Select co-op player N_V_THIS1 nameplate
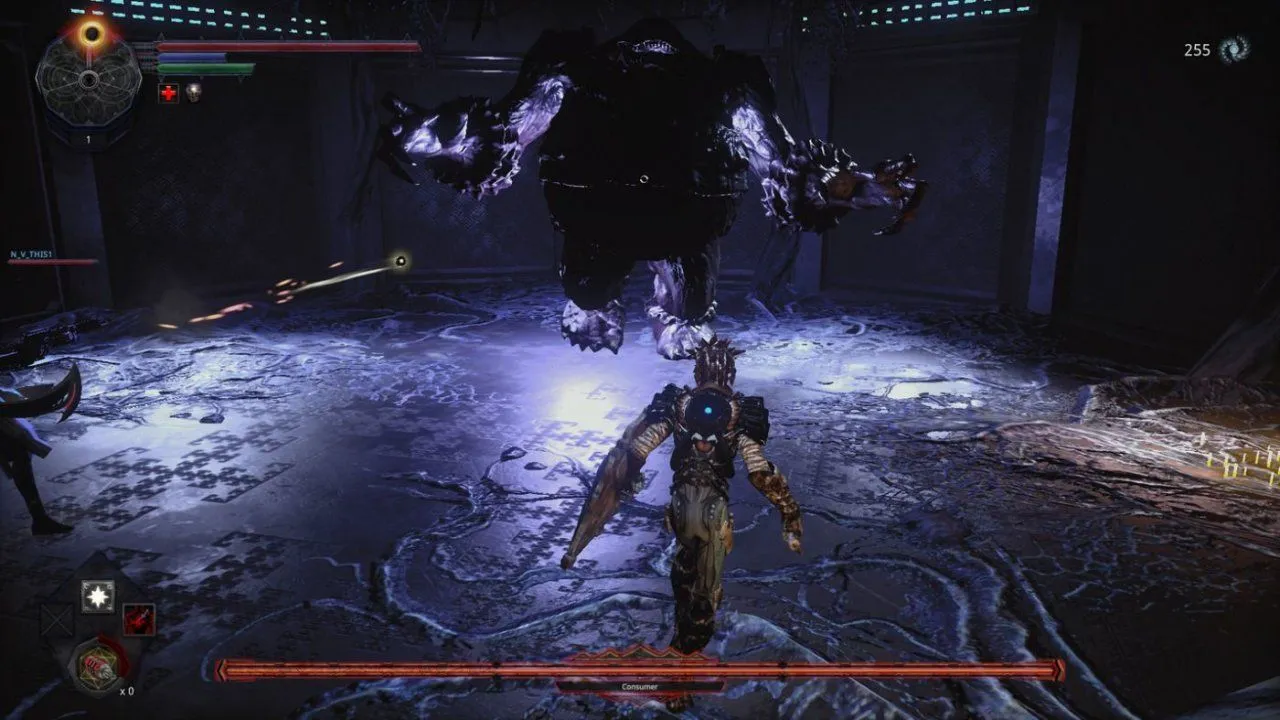 pos(32,255)
